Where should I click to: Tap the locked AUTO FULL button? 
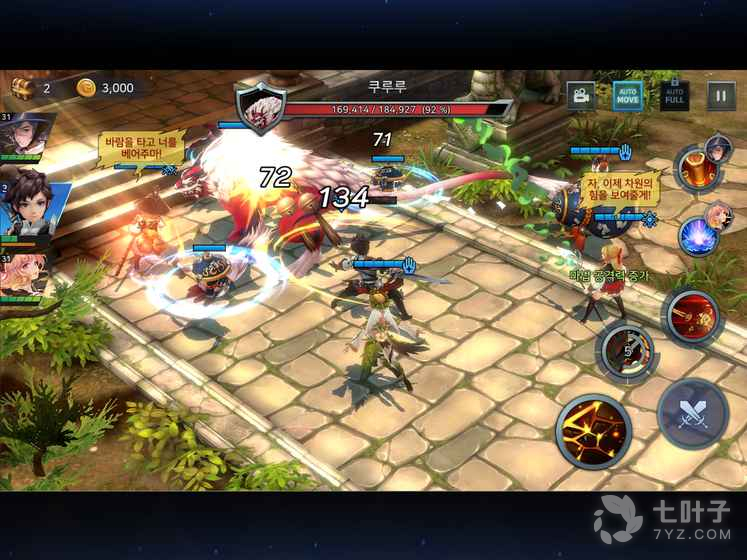click(675, 95)
